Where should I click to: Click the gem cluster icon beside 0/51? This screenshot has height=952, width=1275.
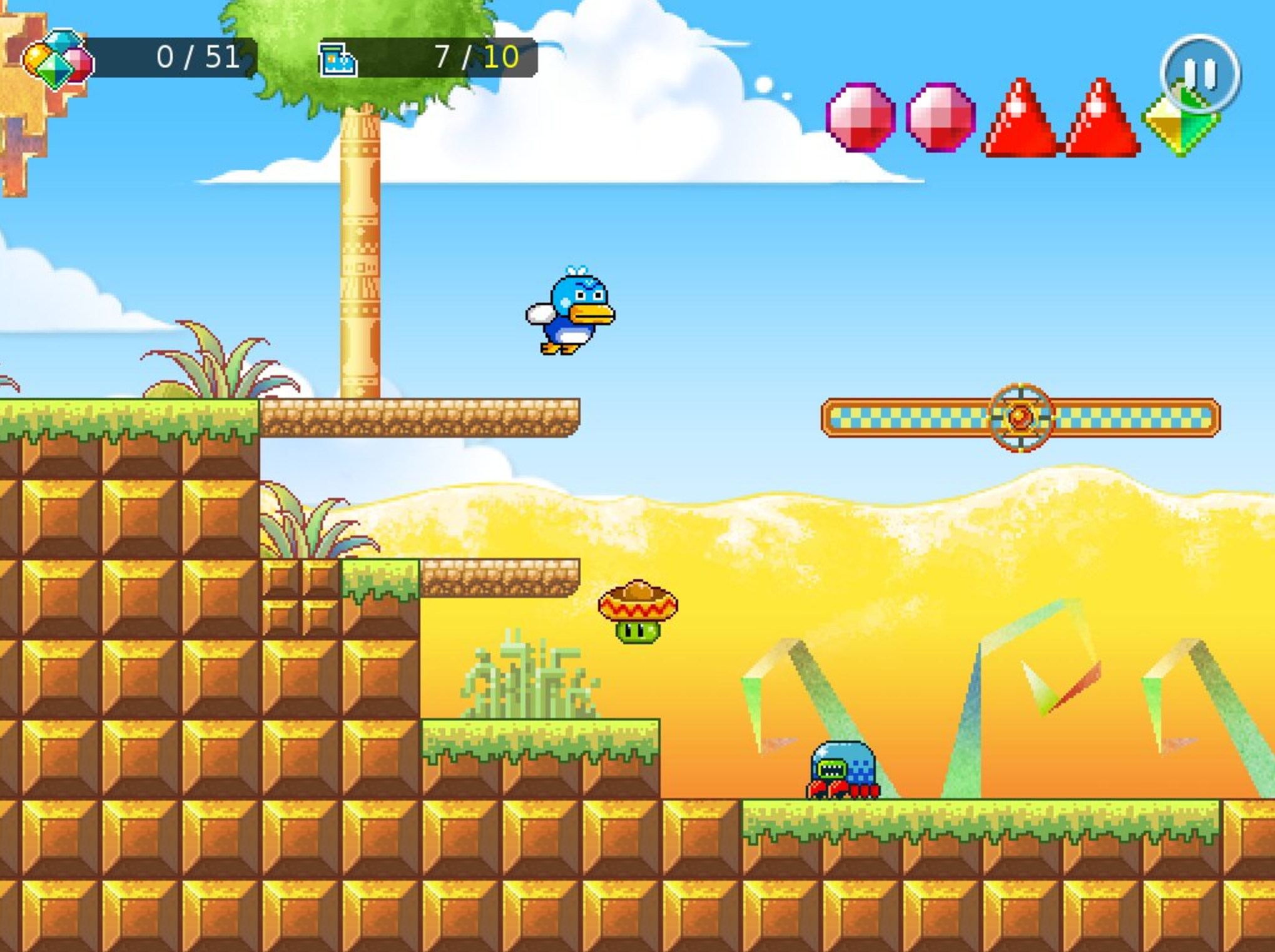(56, 59)
